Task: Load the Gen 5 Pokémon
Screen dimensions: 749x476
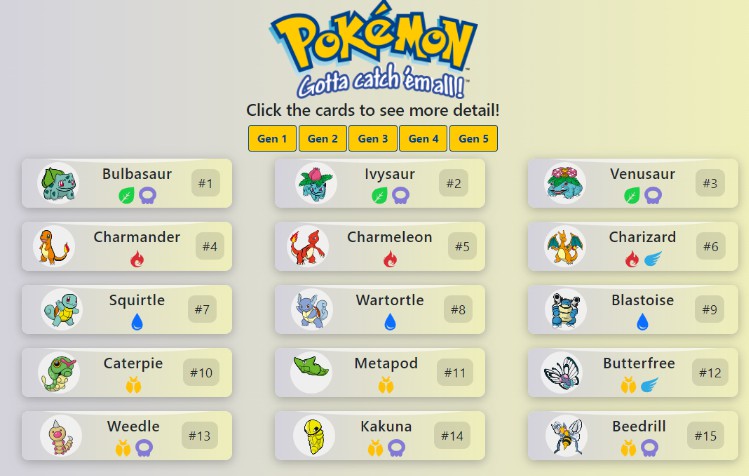Action: point(473,139)
